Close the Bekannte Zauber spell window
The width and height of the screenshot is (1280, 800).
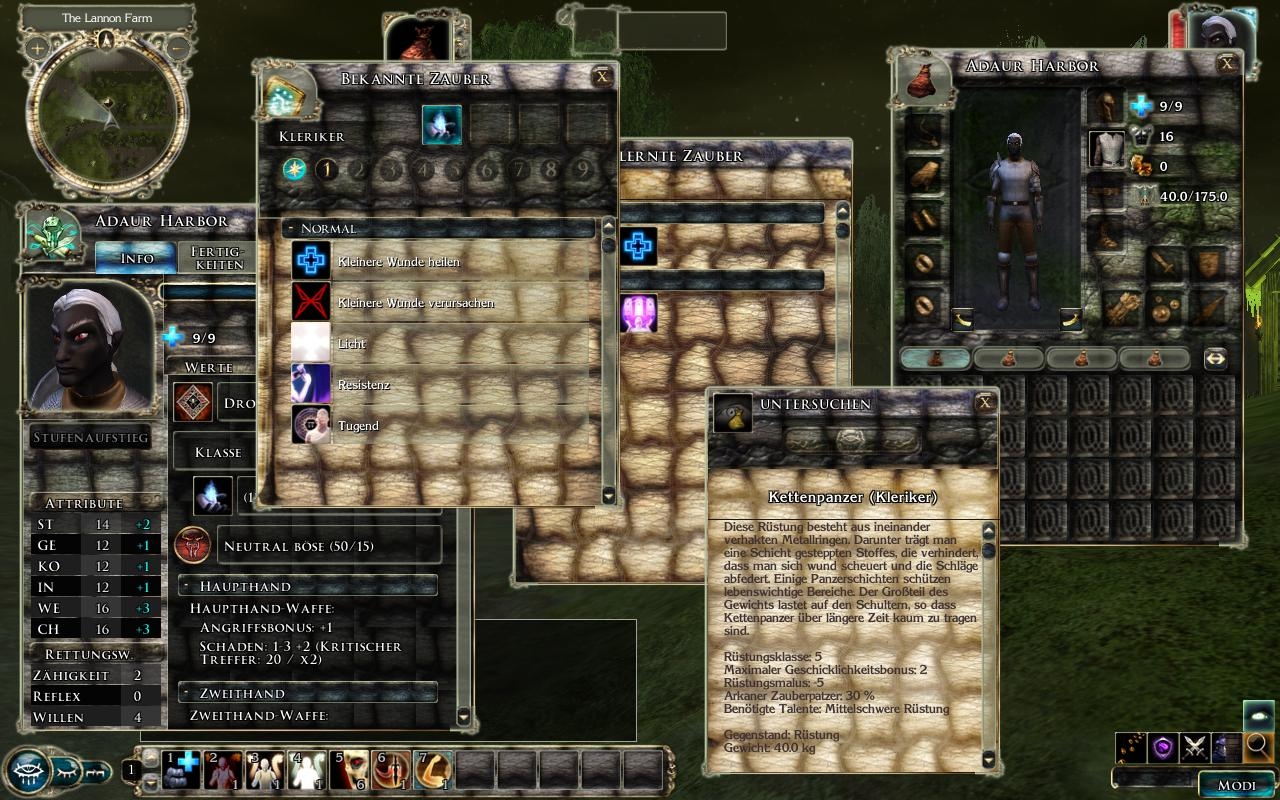pos(601,76)
